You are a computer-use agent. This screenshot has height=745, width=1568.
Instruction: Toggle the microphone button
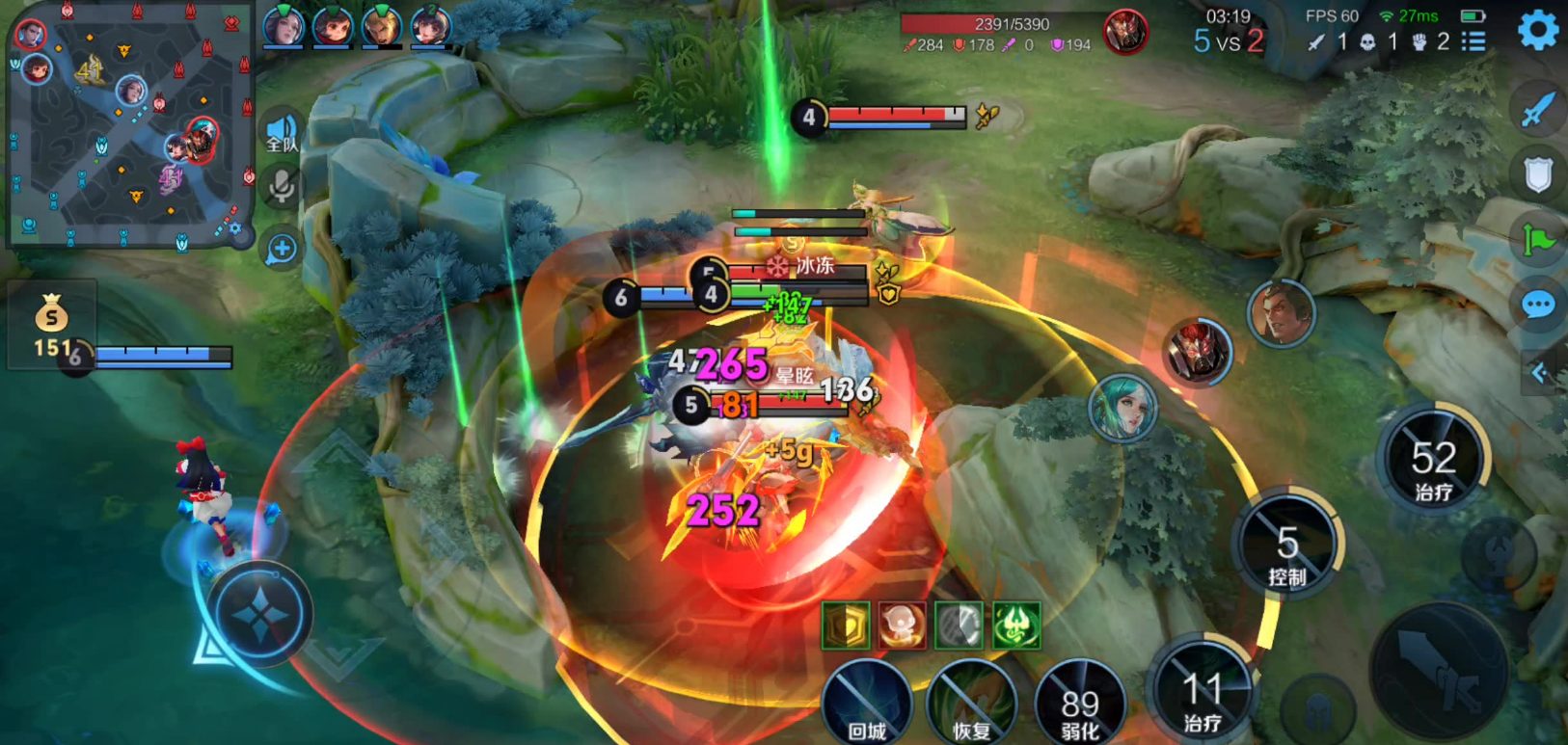pyautogui.click(x=282, y=186)
